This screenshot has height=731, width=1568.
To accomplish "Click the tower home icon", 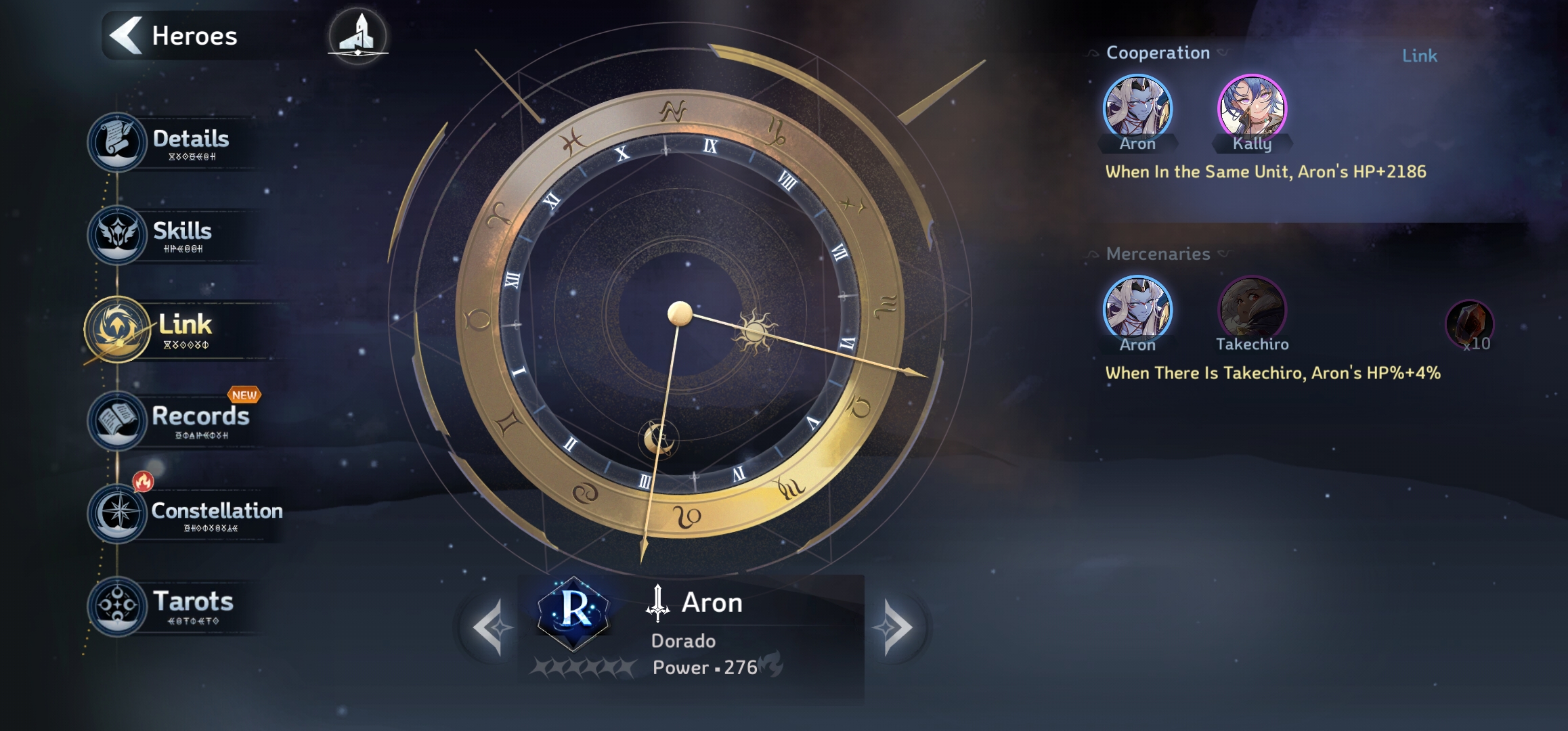I will (357, 35).
